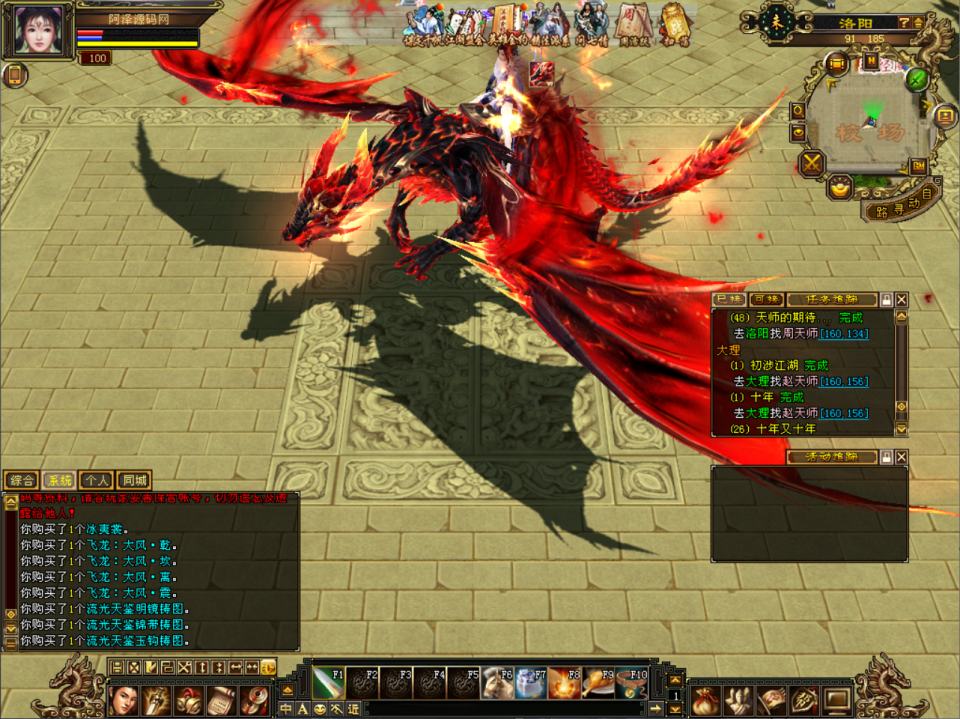
Task: Switch quest panel to 已接 tab
Action: (729, 299)
